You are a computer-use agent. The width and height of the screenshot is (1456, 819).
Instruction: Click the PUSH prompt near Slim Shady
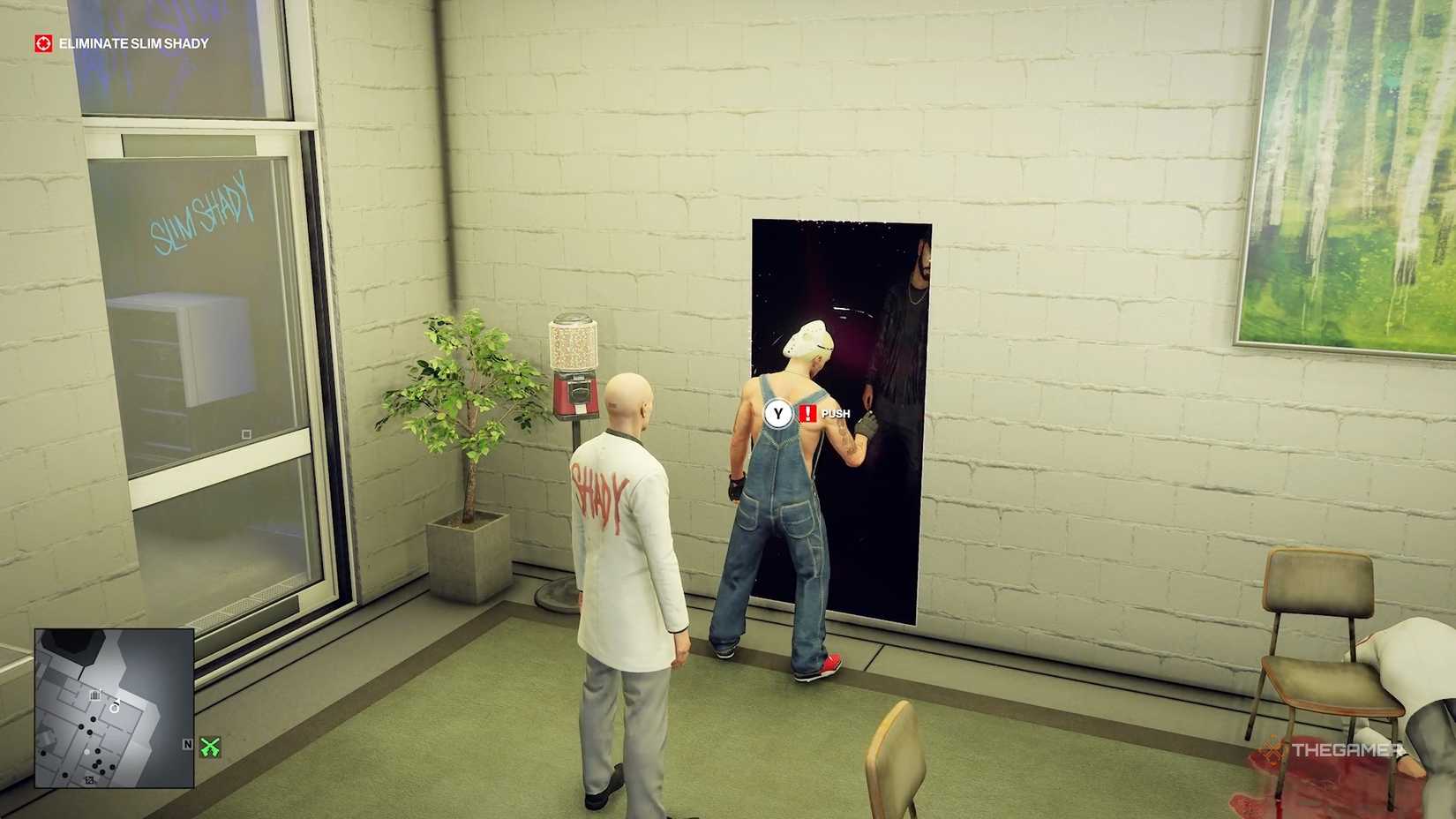837,412
